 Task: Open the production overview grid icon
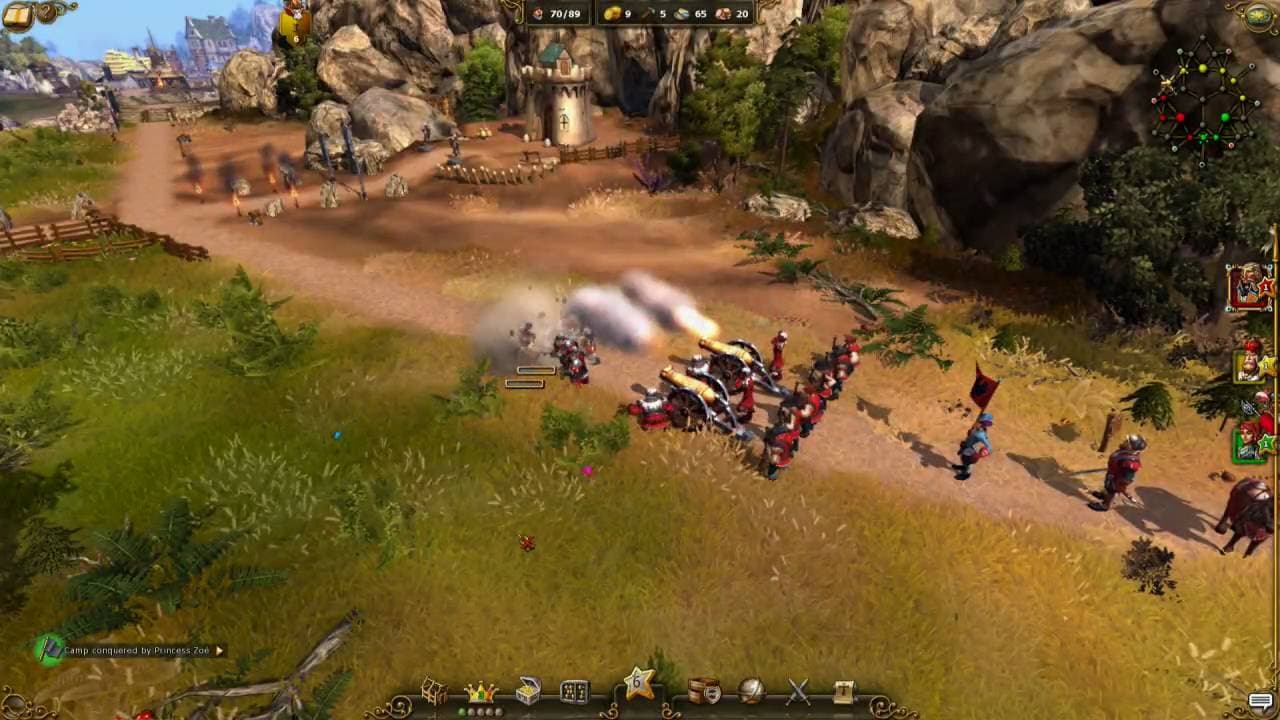(x=573, y=690)
